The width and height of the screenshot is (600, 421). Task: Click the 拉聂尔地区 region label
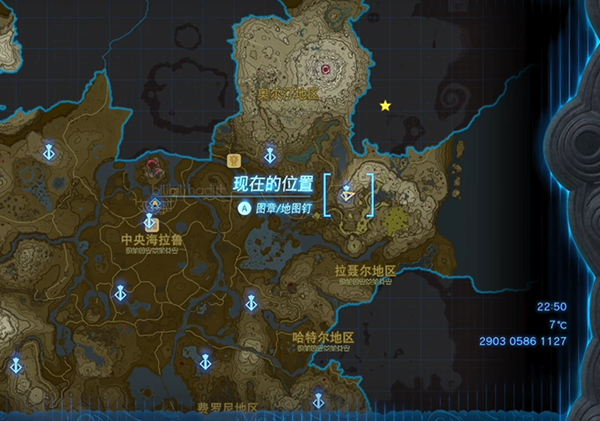pyautogui.click(x=365, y=271)
